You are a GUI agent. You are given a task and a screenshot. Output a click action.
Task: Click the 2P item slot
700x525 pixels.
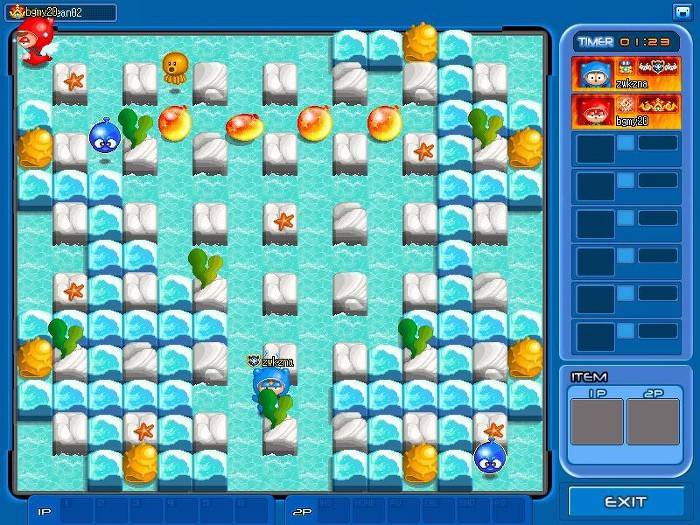click(x=652, y=421)
